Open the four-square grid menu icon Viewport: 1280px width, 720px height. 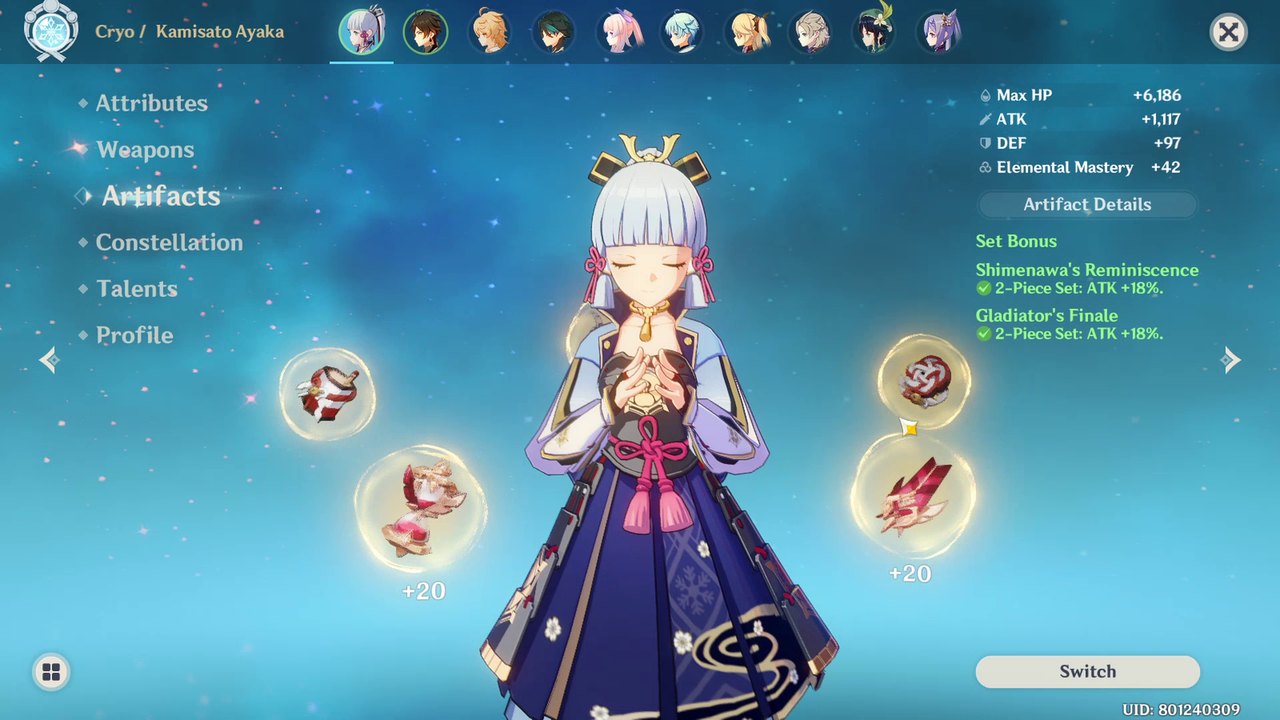(x=51, y=672)
